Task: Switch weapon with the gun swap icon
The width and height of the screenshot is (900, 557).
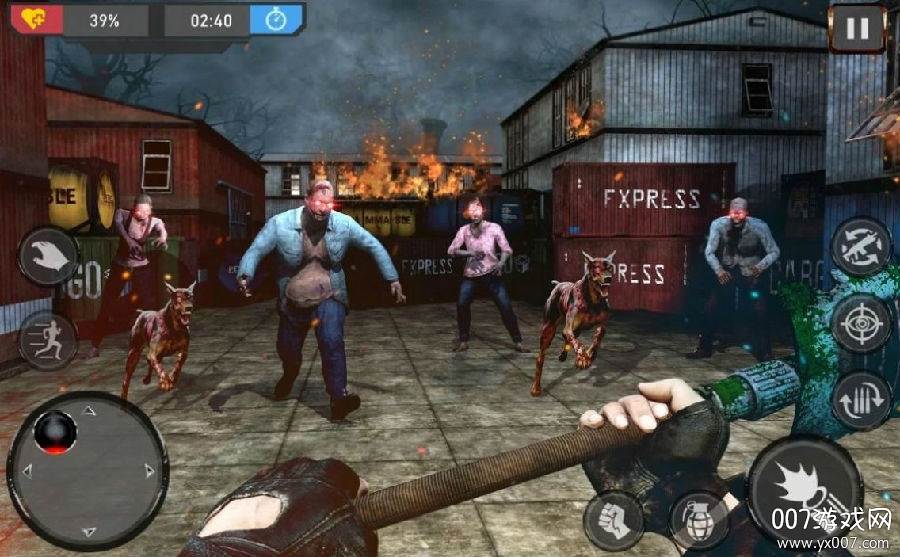Action: point(861,246)
